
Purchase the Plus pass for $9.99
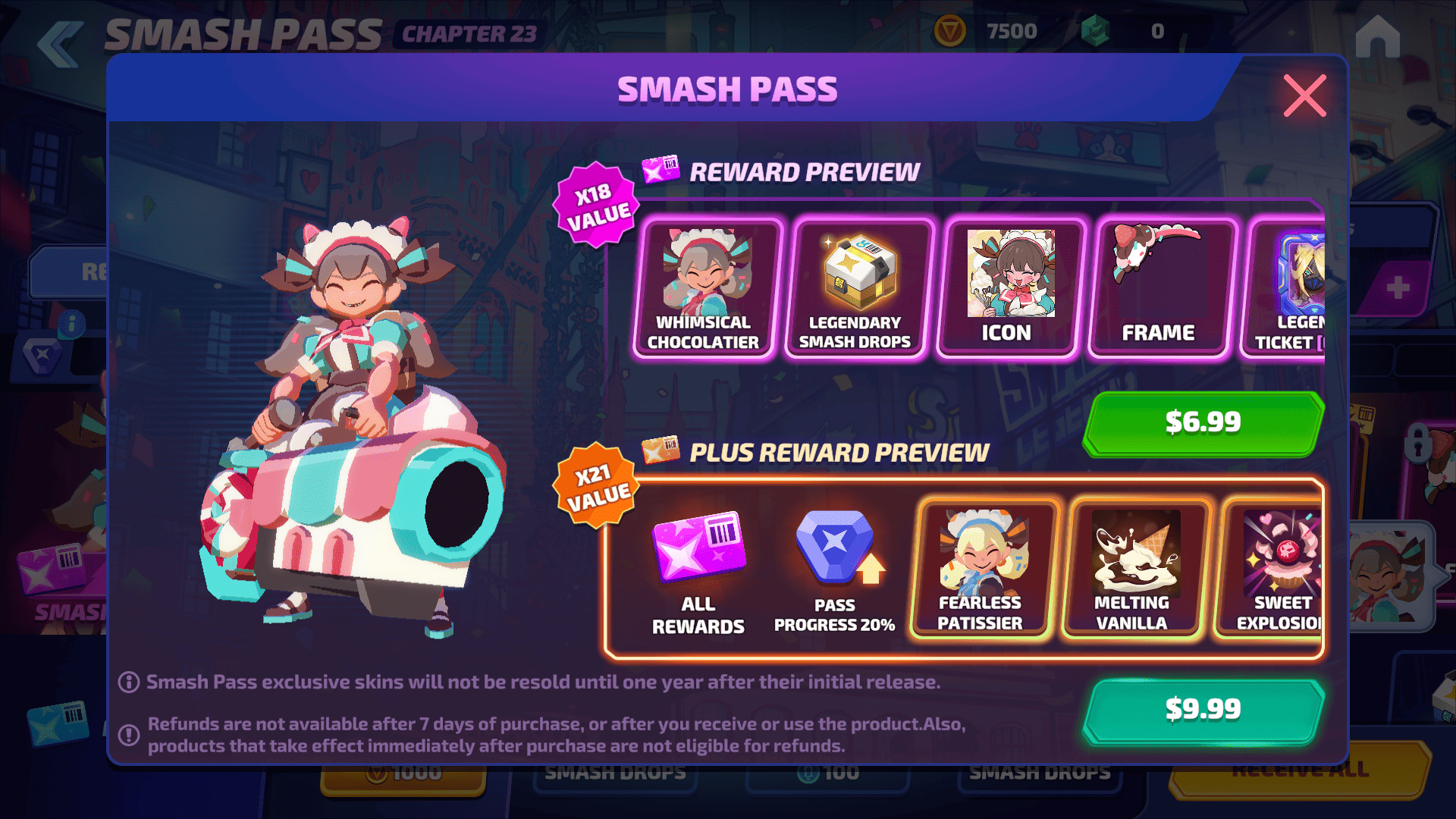[1203, 710]
